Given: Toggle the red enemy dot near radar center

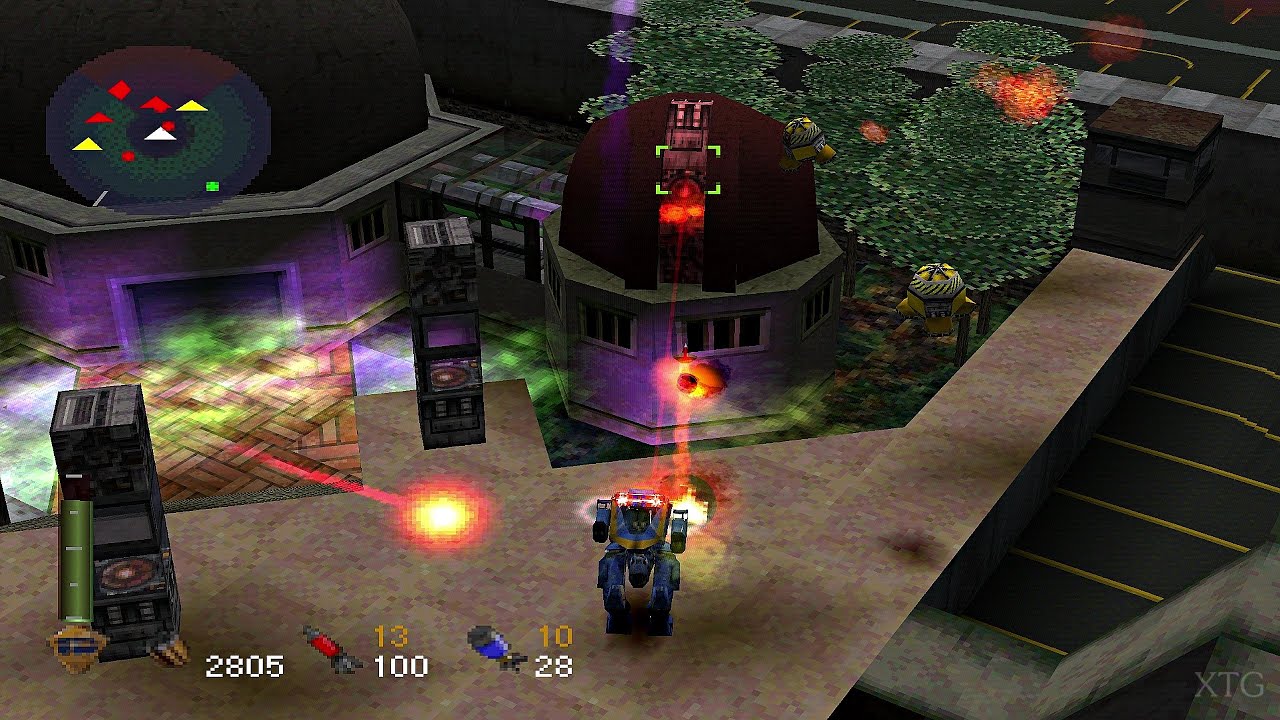Looking at the screenshot, I should coord(167,125).
